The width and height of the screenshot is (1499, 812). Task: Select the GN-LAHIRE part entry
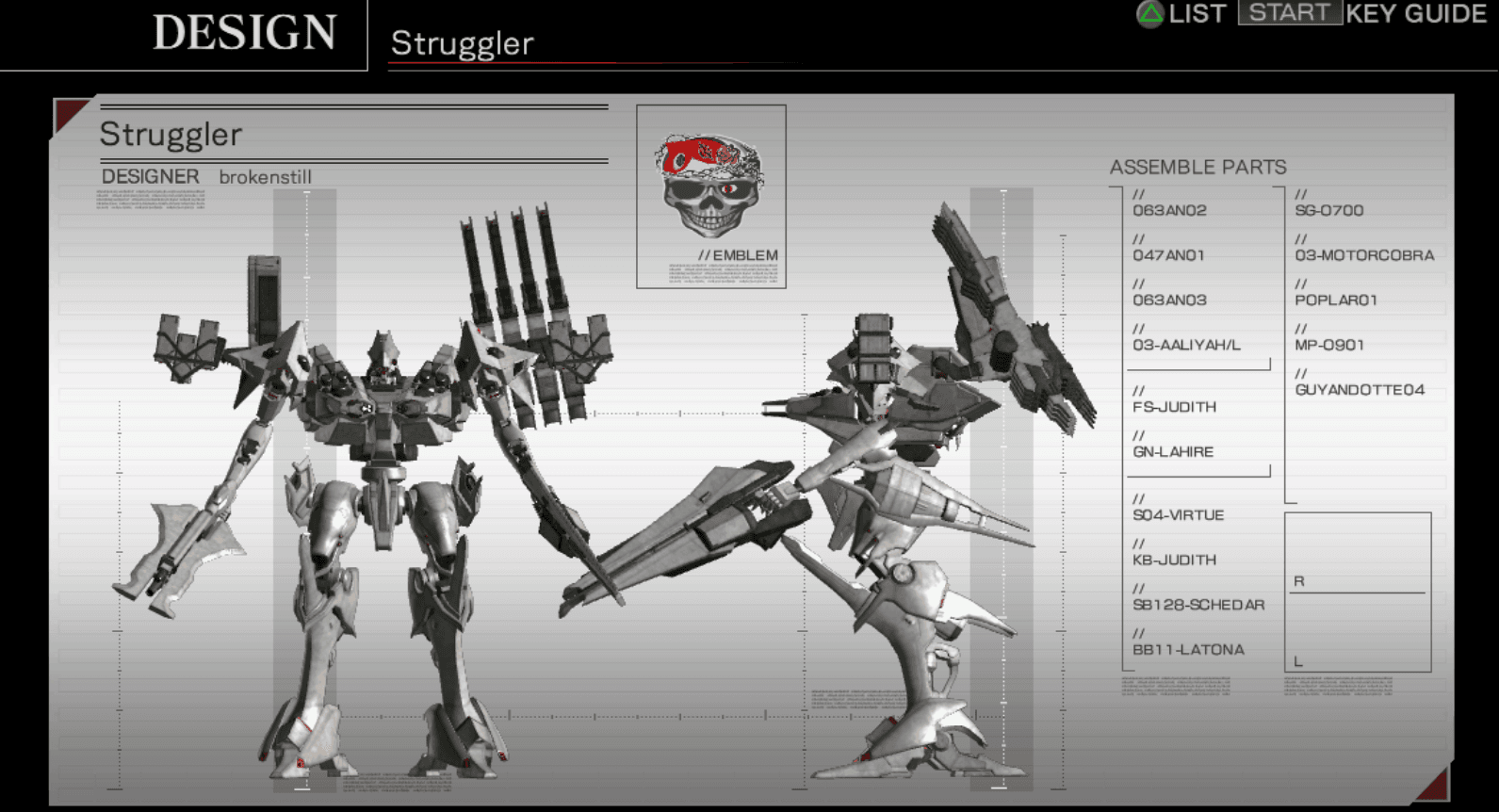[x=1172, y=451]
